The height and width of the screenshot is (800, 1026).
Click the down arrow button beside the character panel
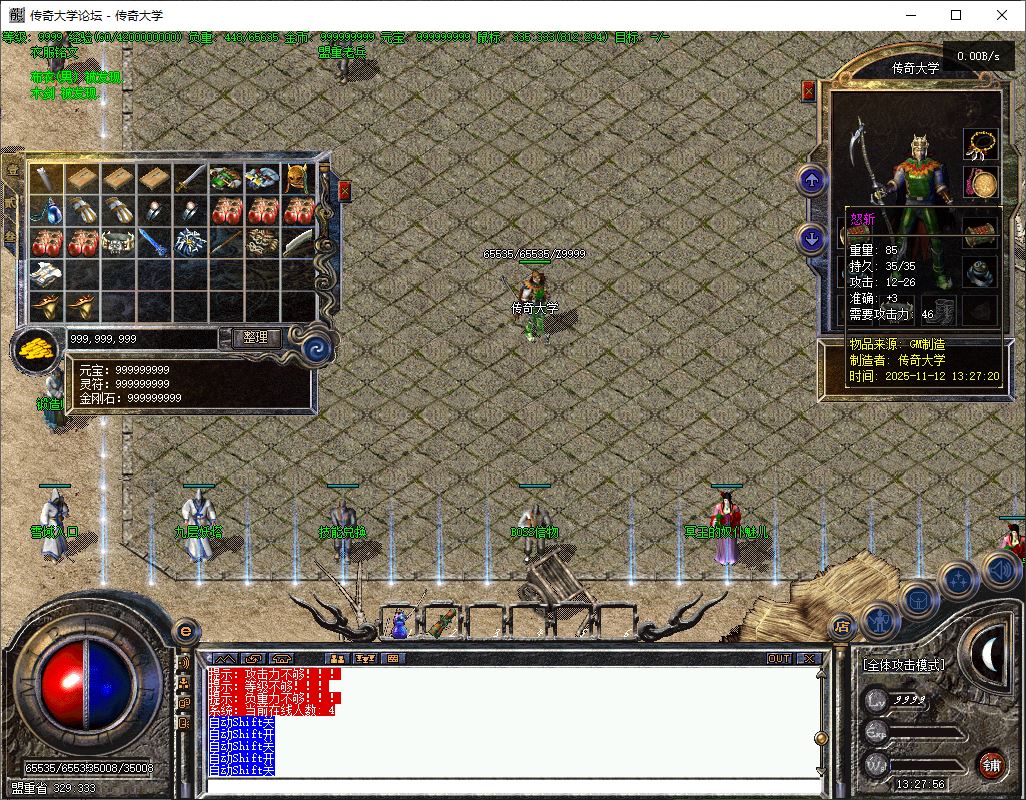(x=811, y=239)
